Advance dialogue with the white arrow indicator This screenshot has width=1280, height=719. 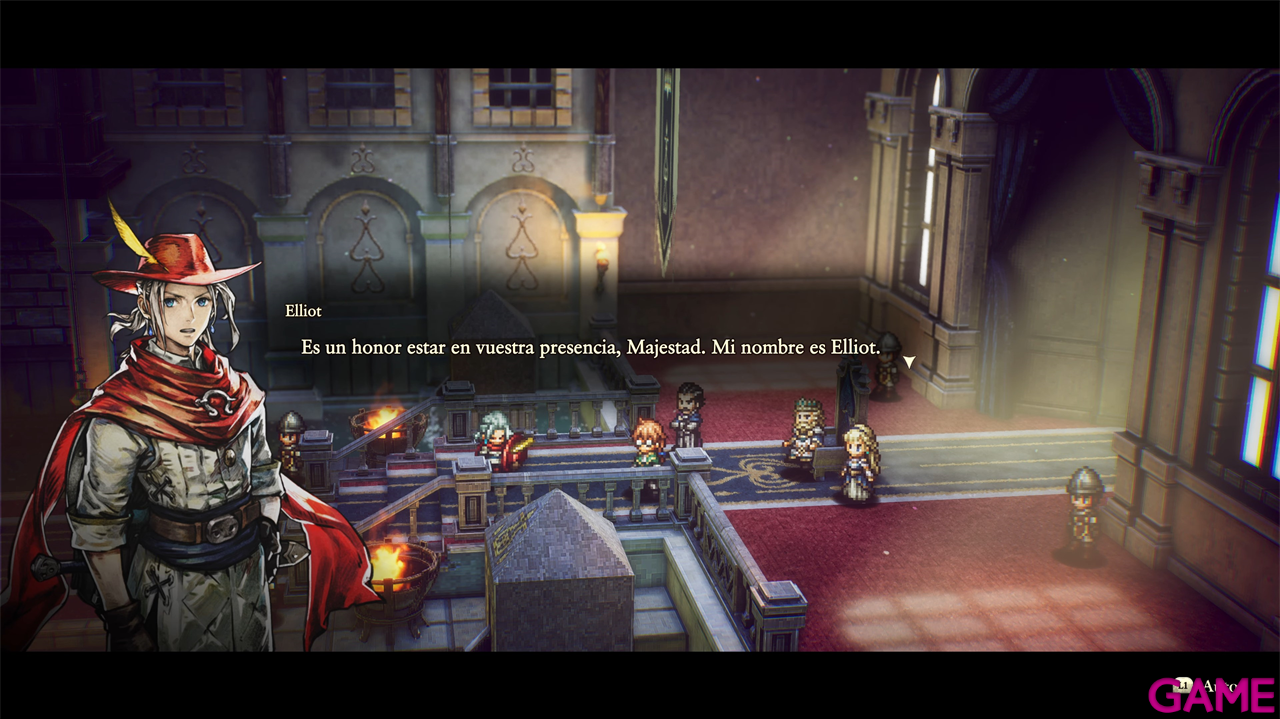(x=909, y=361)
